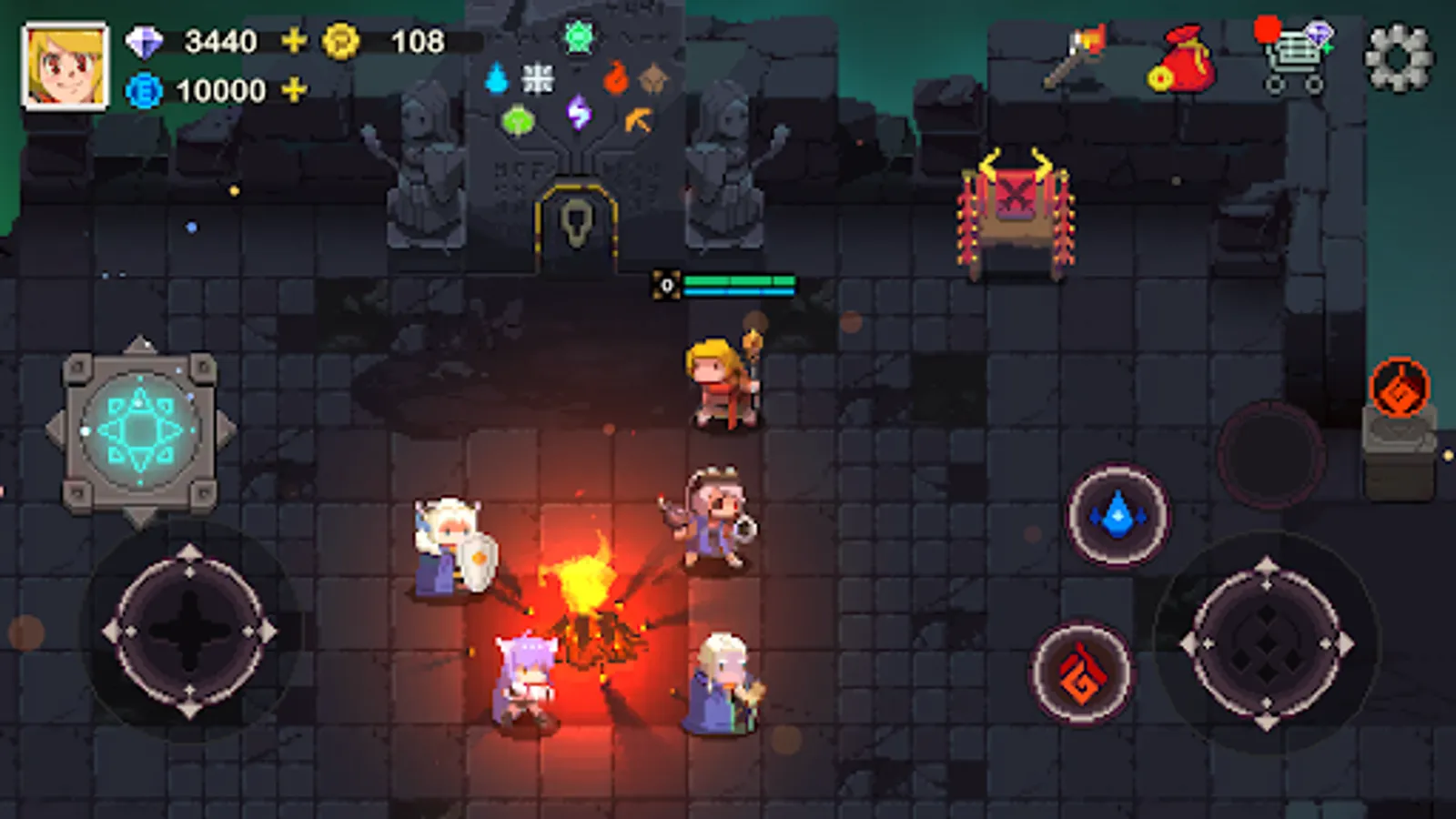This screenshot has height=819, width=1456.
Task: Open the red loot bag rewards
Action: (1186, 59)
